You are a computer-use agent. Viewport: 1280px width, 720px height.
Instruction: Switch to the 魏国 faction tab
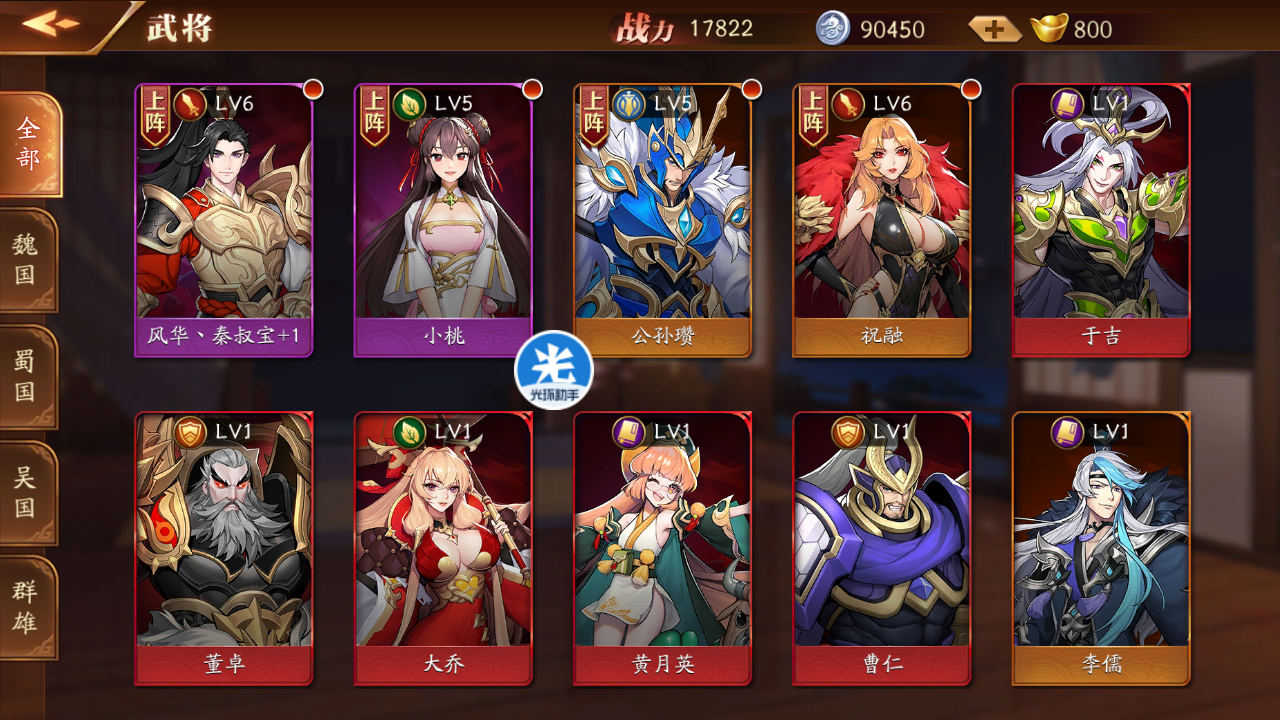(x=26, y=260)
